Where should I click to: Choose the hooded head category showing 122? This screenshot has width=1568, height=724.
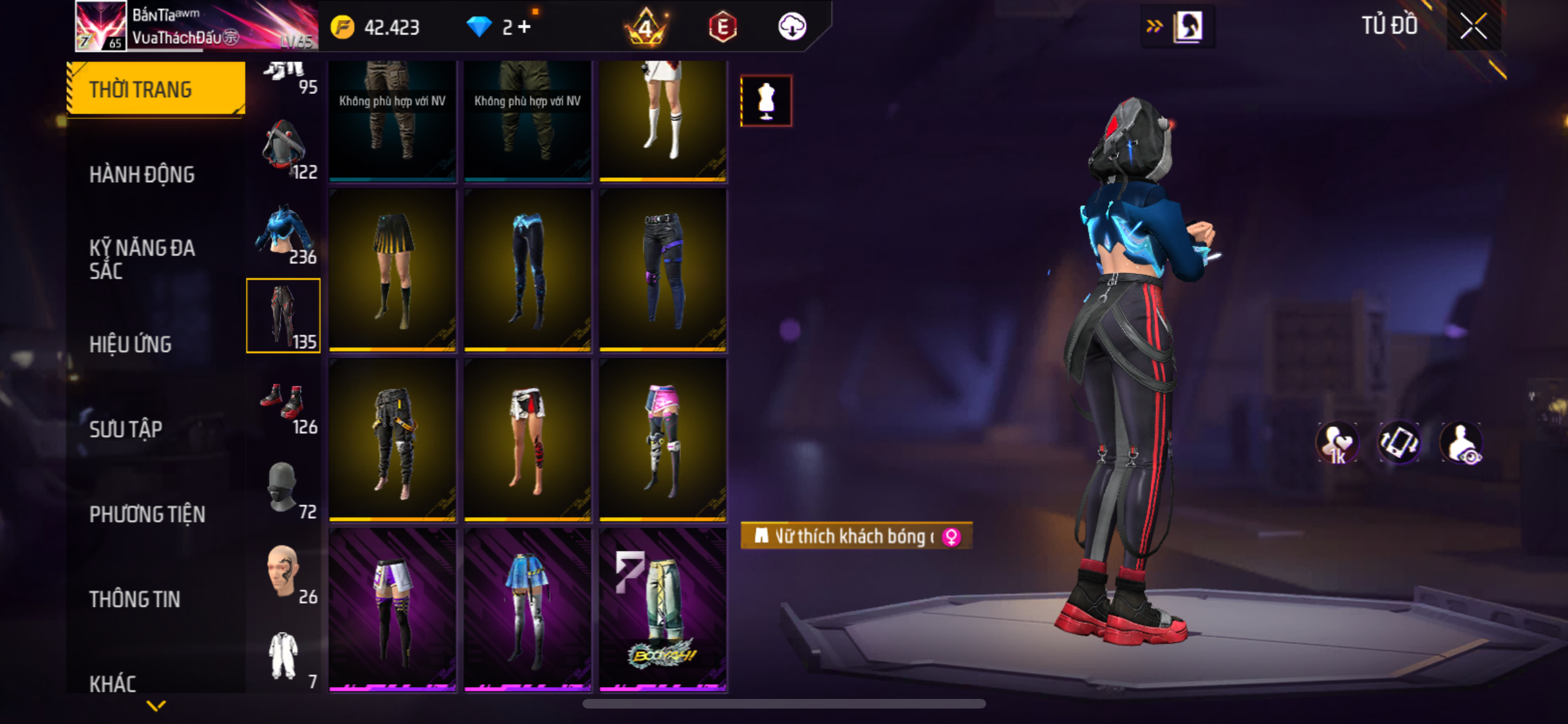tap(283, 148)
